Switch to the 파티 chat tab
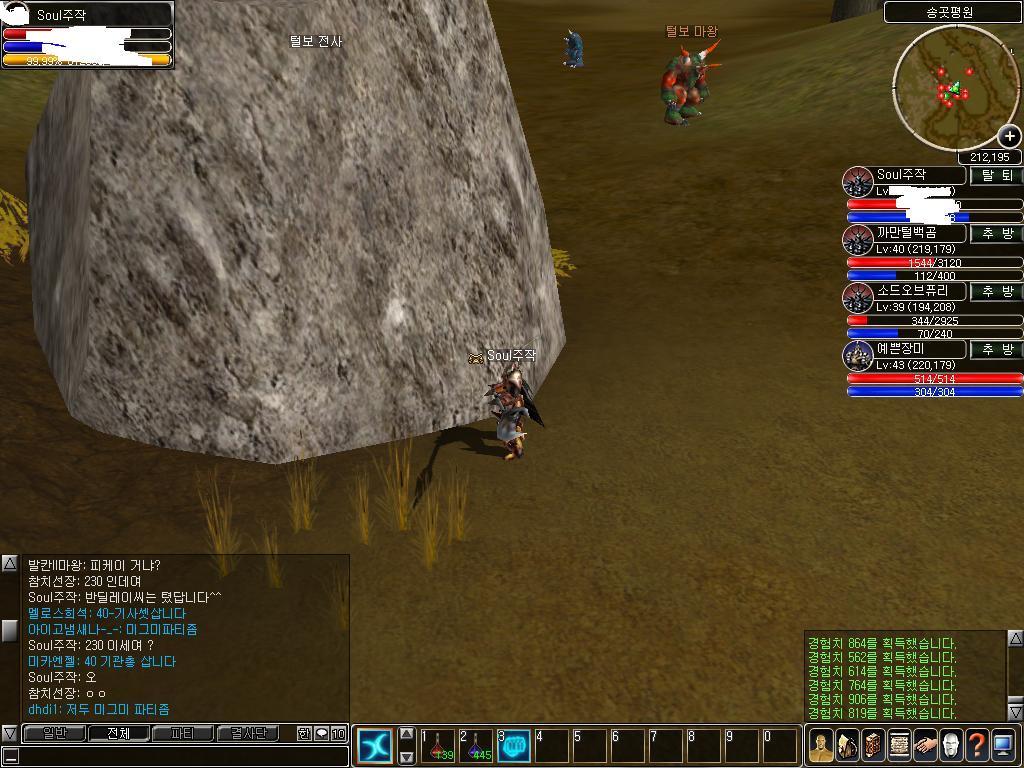The width and height of the screenshot is (1024, 768). 182,734
